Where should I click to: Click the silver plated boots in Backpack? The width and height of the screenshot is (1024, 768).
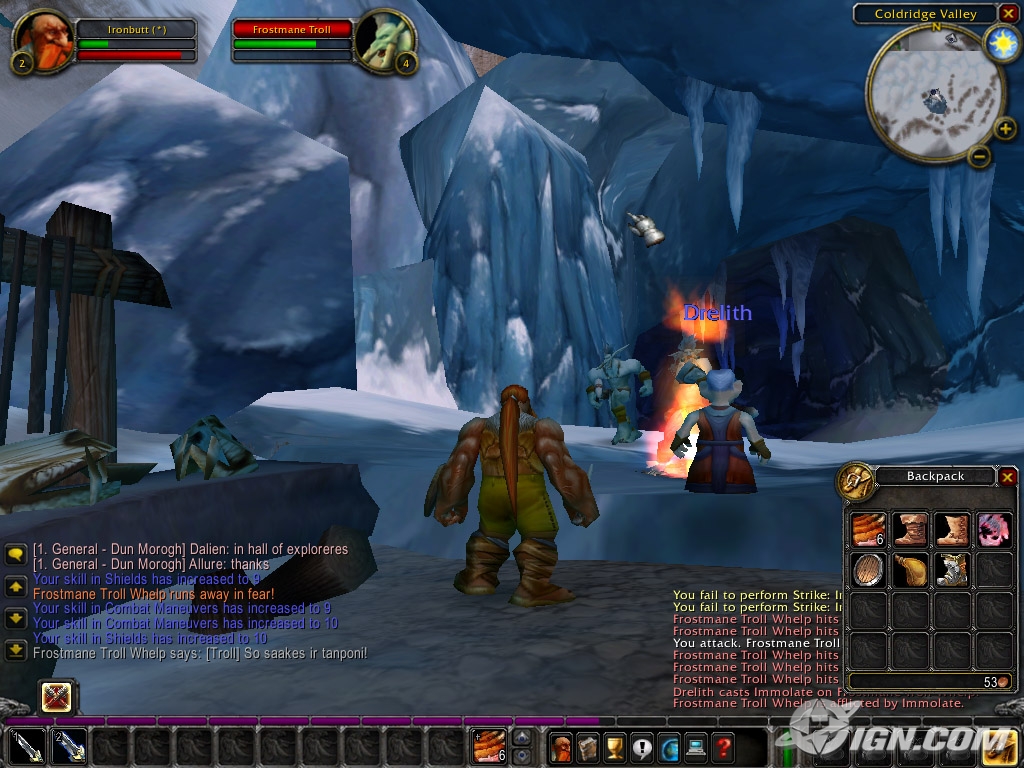pyautogui.click(x=951, y=570)
